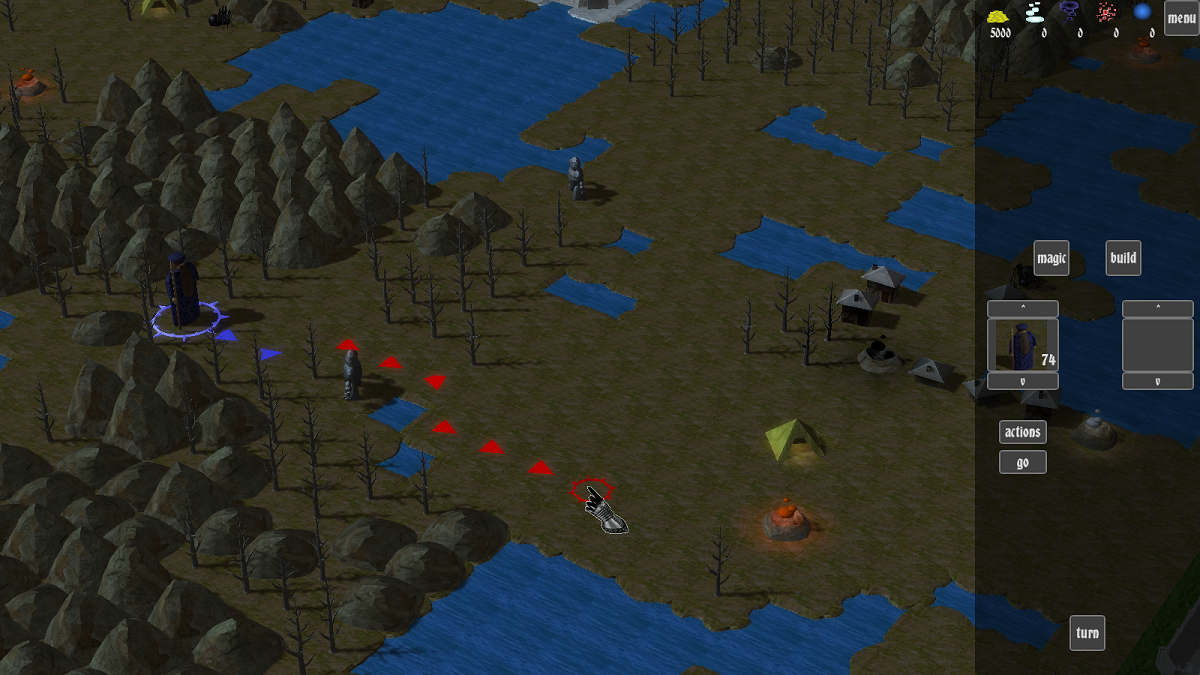Open the magic panel
The height and width of the screenshot is (675, 1200).
click(x=1051, y=258)
